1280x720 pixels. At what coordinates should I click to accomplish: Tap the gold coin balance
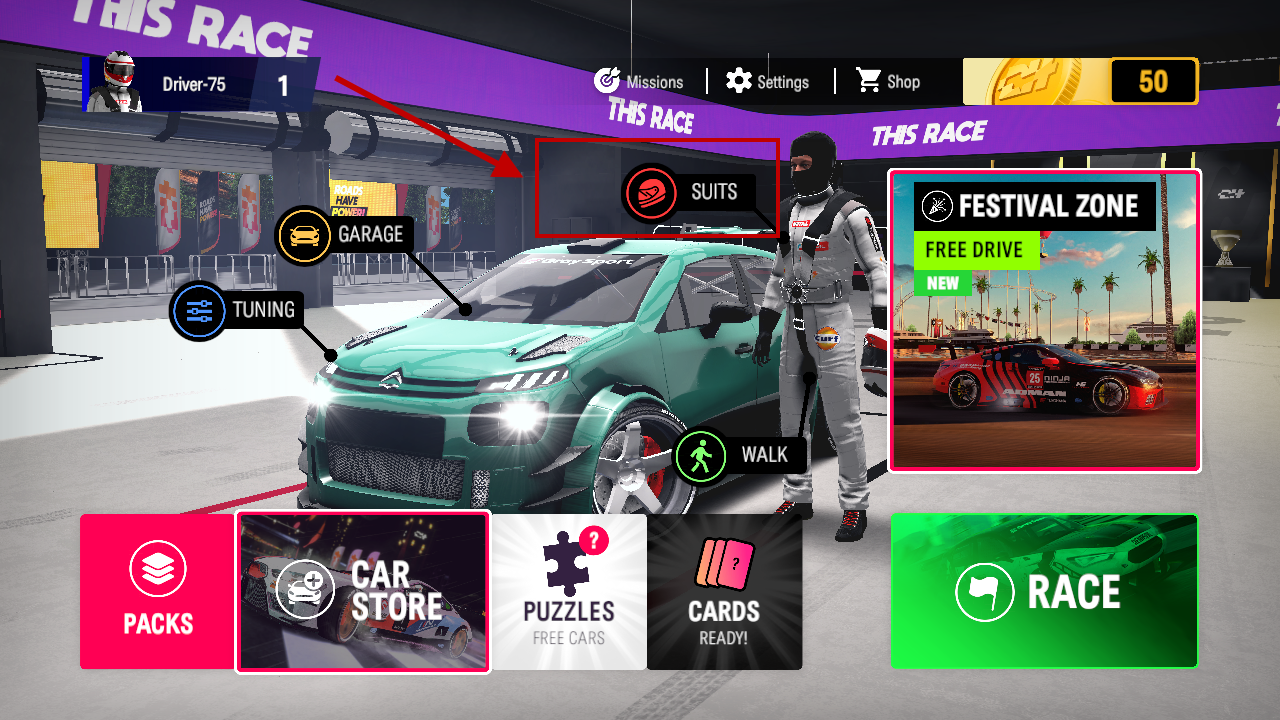(1080, 82)
